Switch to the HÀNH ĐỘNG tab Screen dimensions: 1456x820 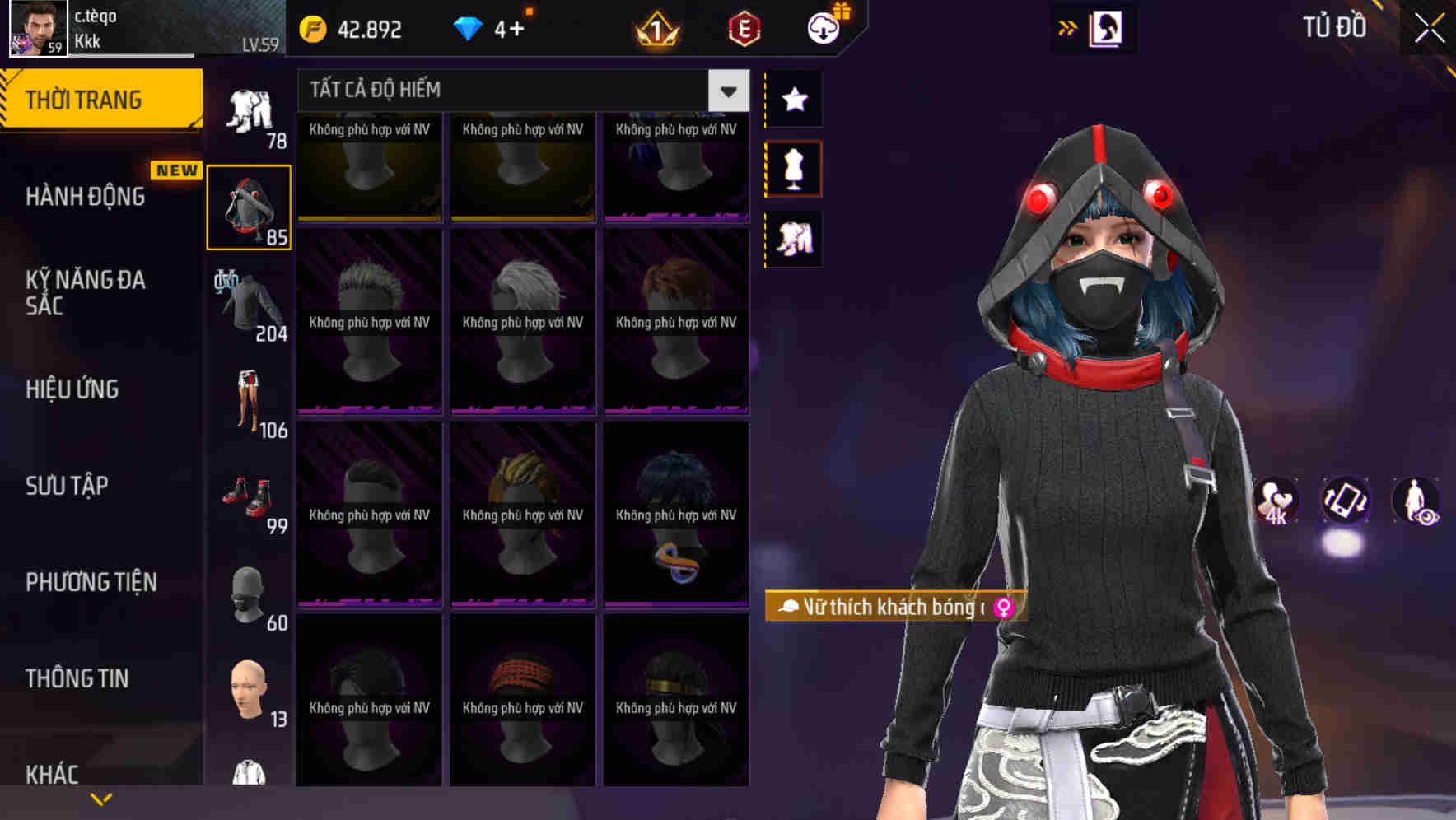pos(84,196)
